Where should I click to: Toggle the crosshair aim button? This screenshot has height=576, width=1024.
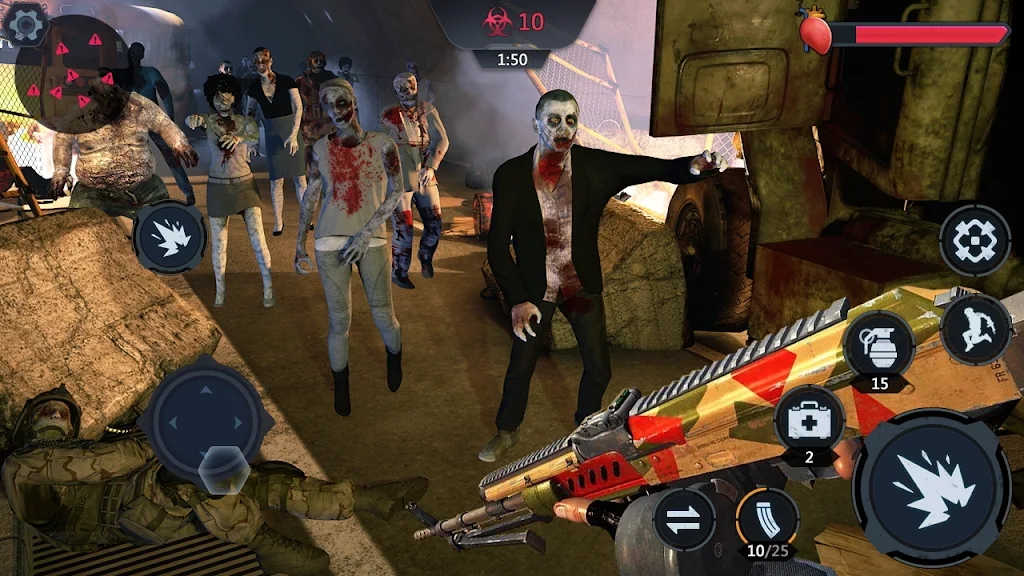coord(974,240)
